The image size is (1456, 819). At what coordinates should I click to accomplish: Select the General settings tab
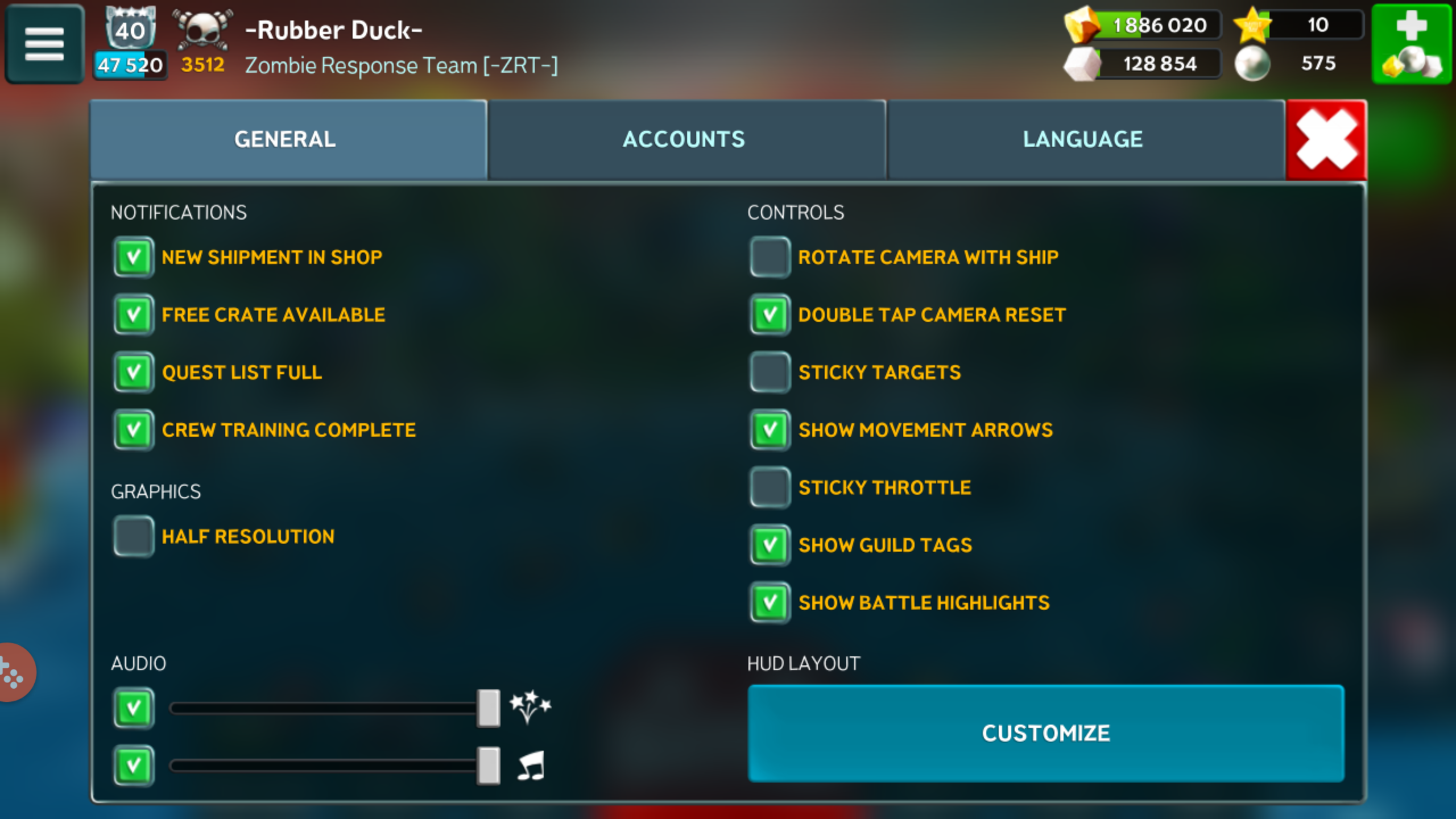[286, 140]
